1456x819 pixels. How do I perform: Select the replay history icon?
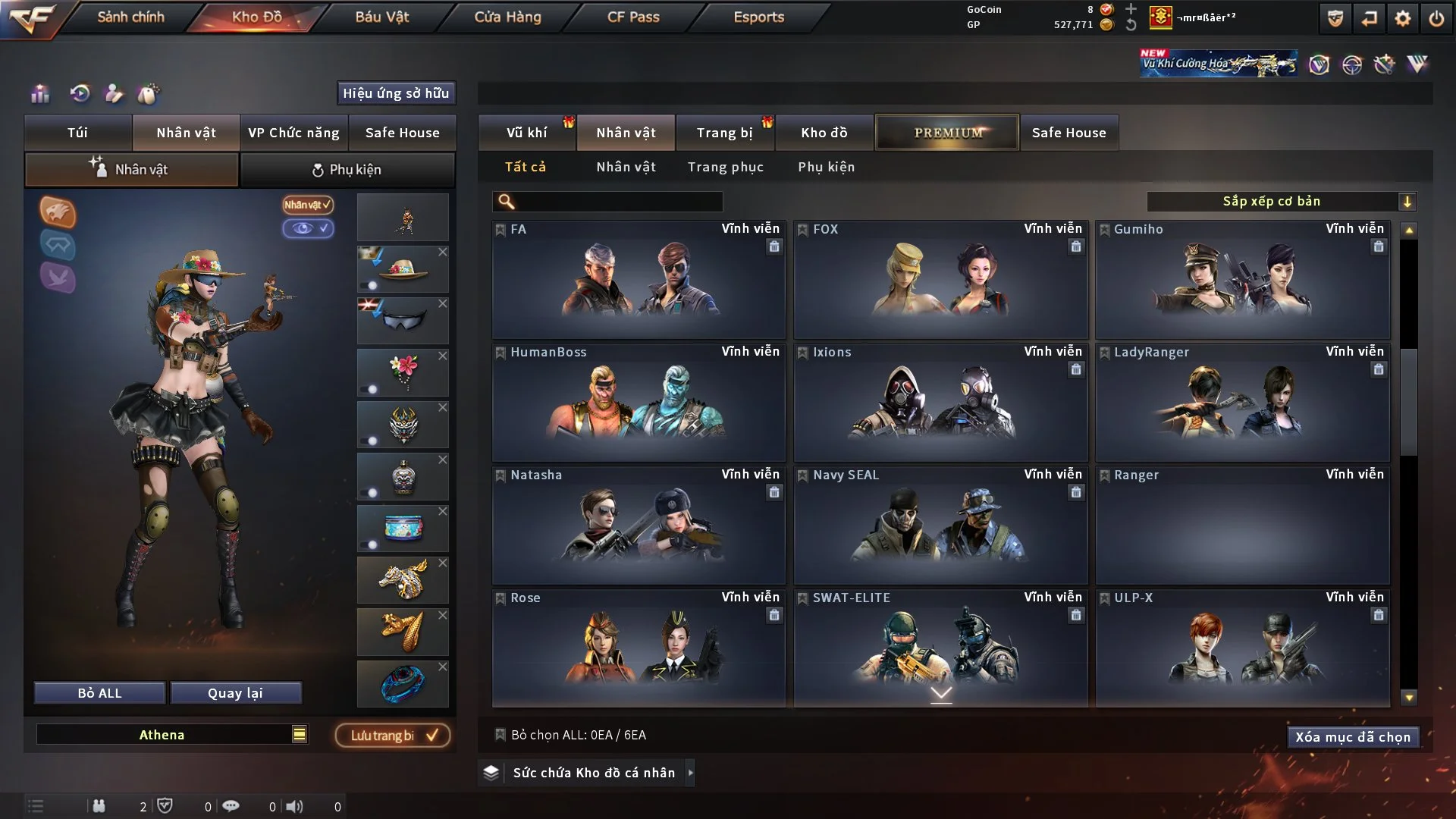82,93
